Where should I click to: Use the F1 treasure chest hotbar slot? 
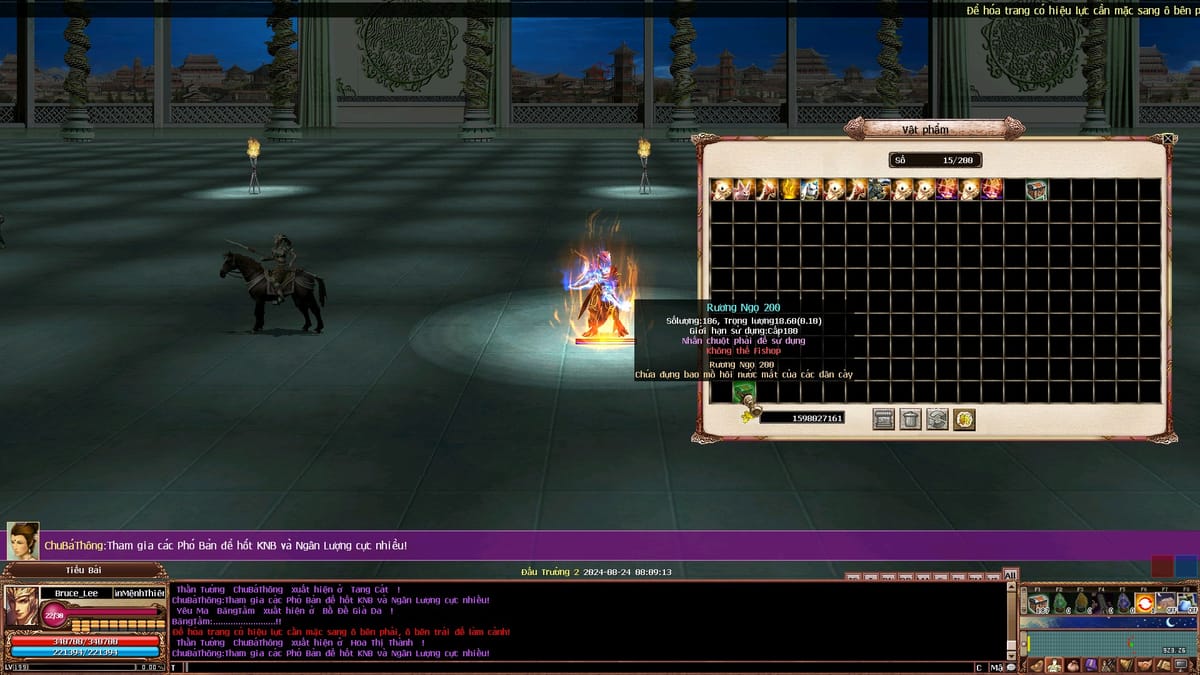click(x=1039, y=603)
